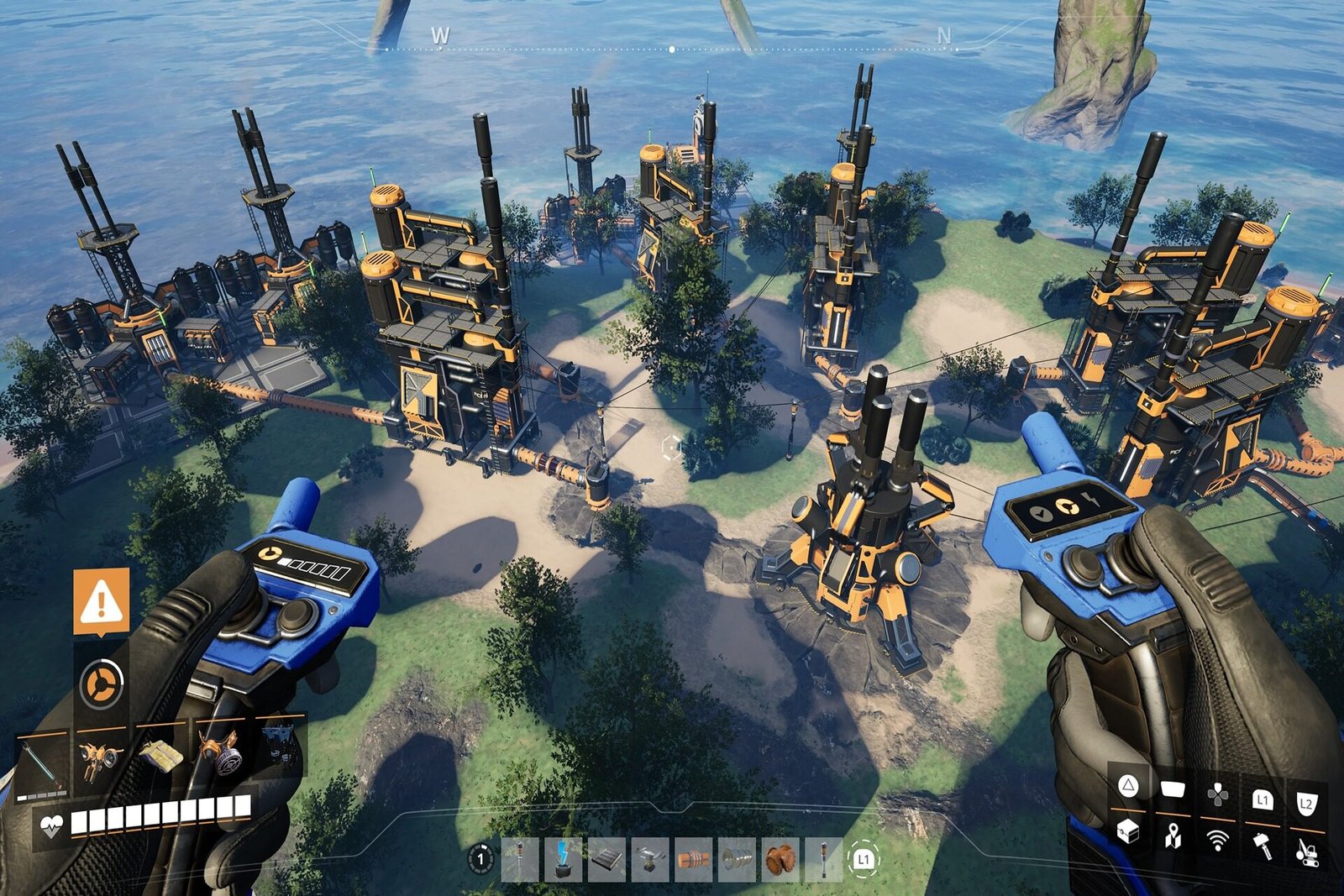Select the silver ribbed pipe hotbar slot
1344x896 pixels.
pos(738,860)
